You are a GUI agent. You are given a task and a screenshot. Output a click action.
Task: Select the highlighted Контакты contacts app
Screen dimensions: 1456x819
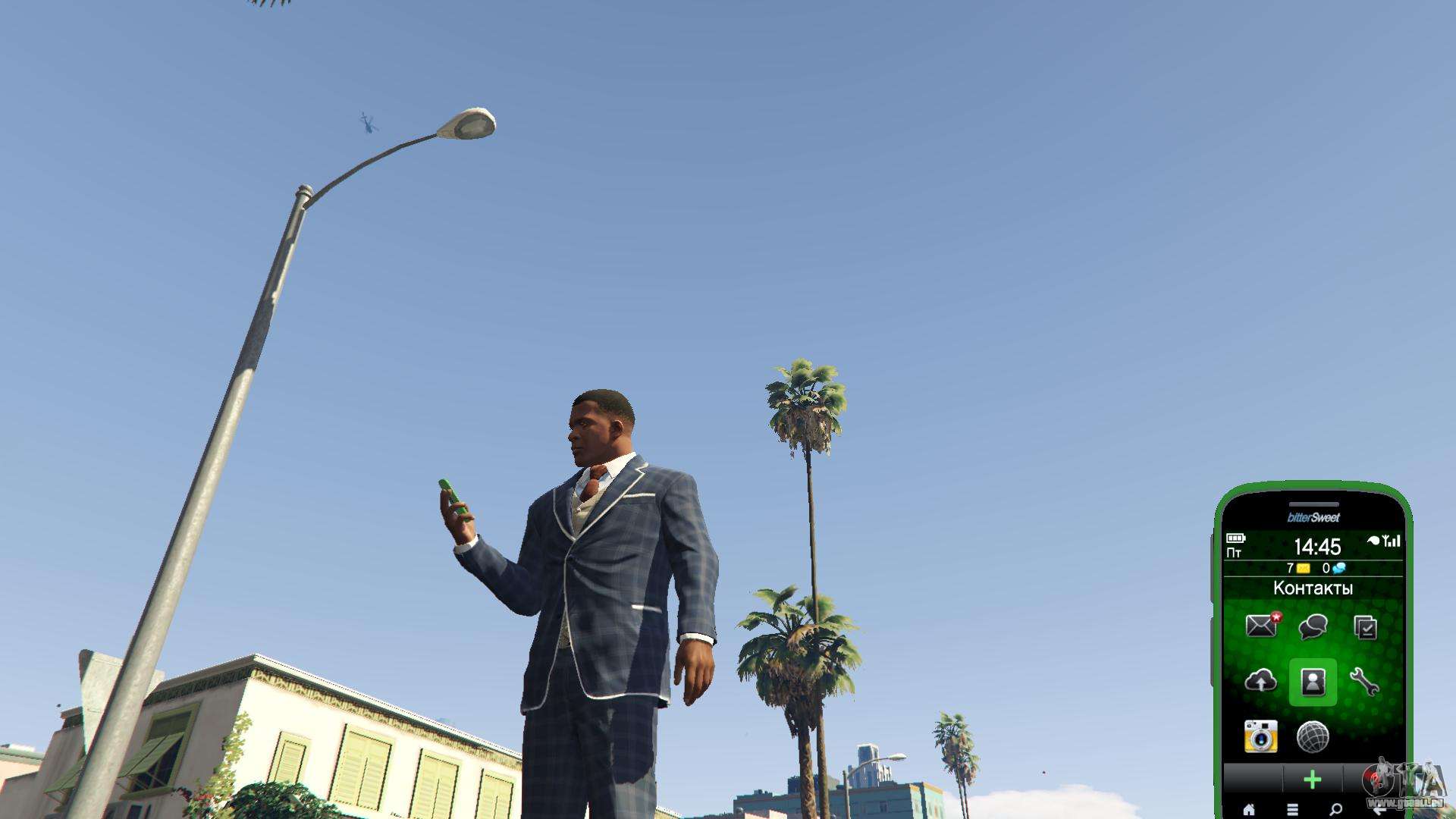[1313, 682]
